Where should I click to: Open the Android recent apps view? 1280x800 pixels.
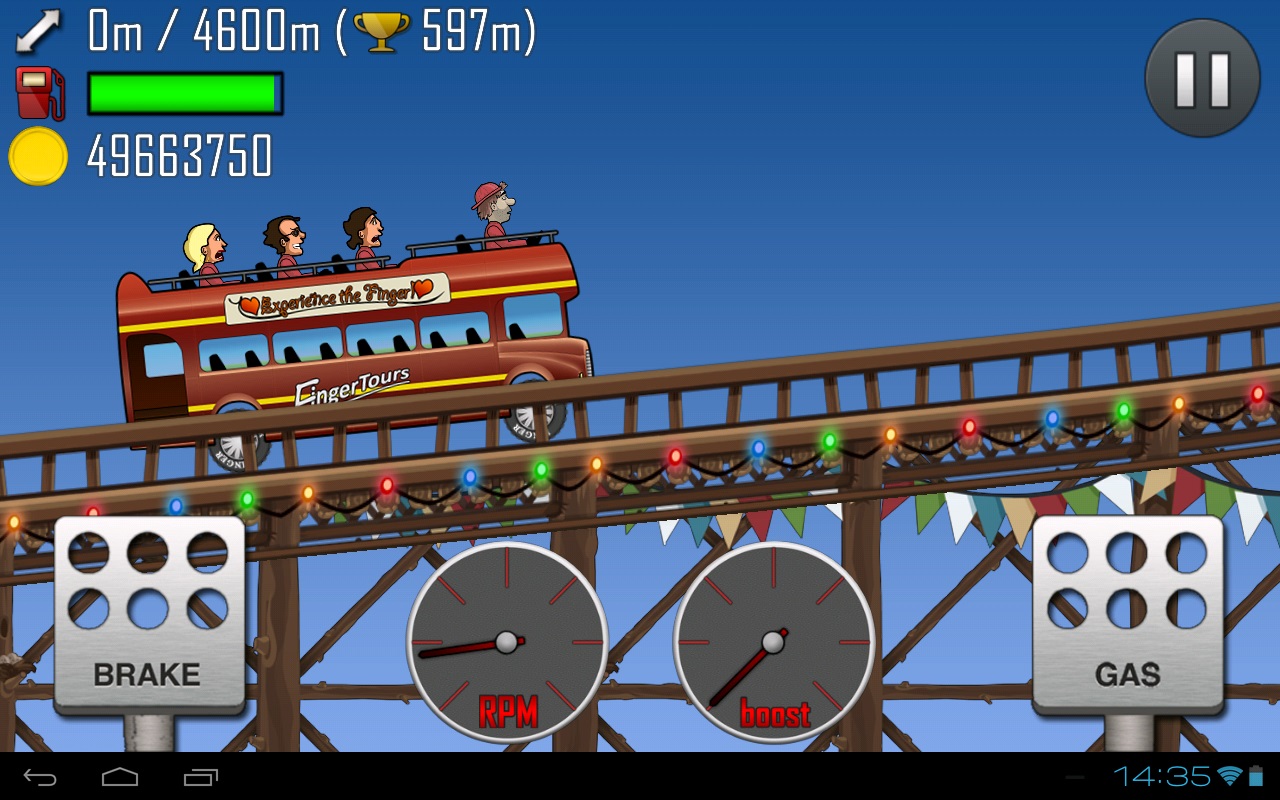pyautogui.click(x=200, y=776)
